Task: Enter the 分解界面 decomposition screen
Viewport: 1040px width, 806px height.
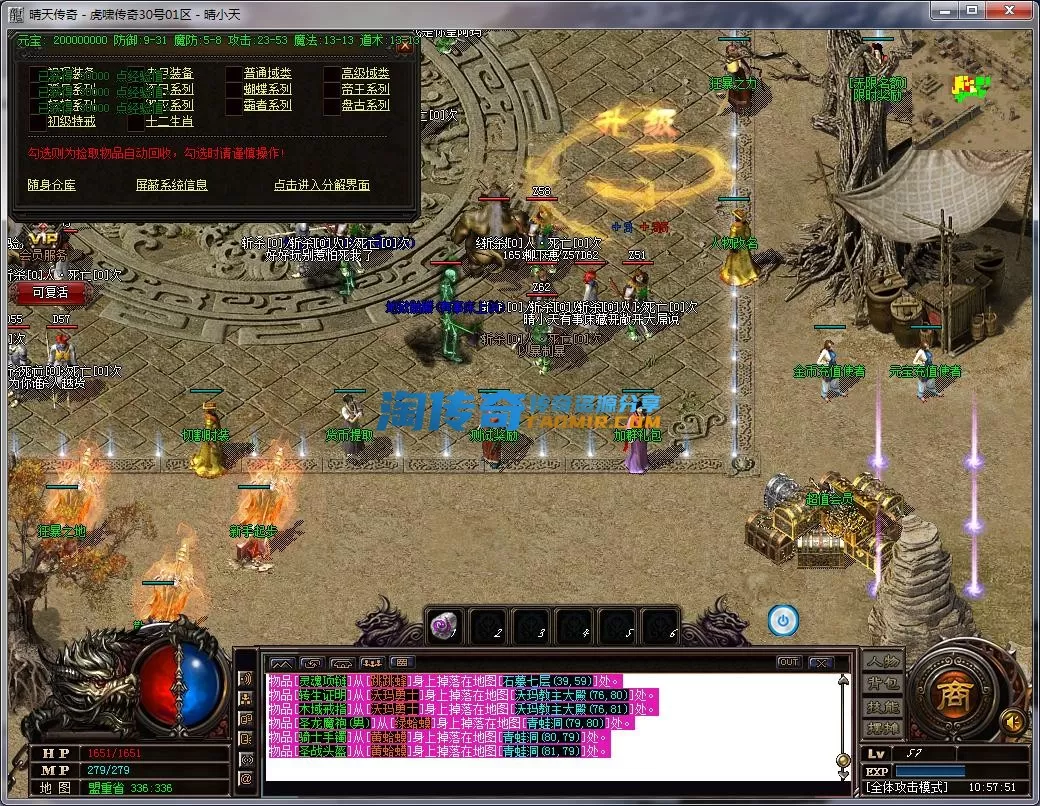Action: point(321,185)
